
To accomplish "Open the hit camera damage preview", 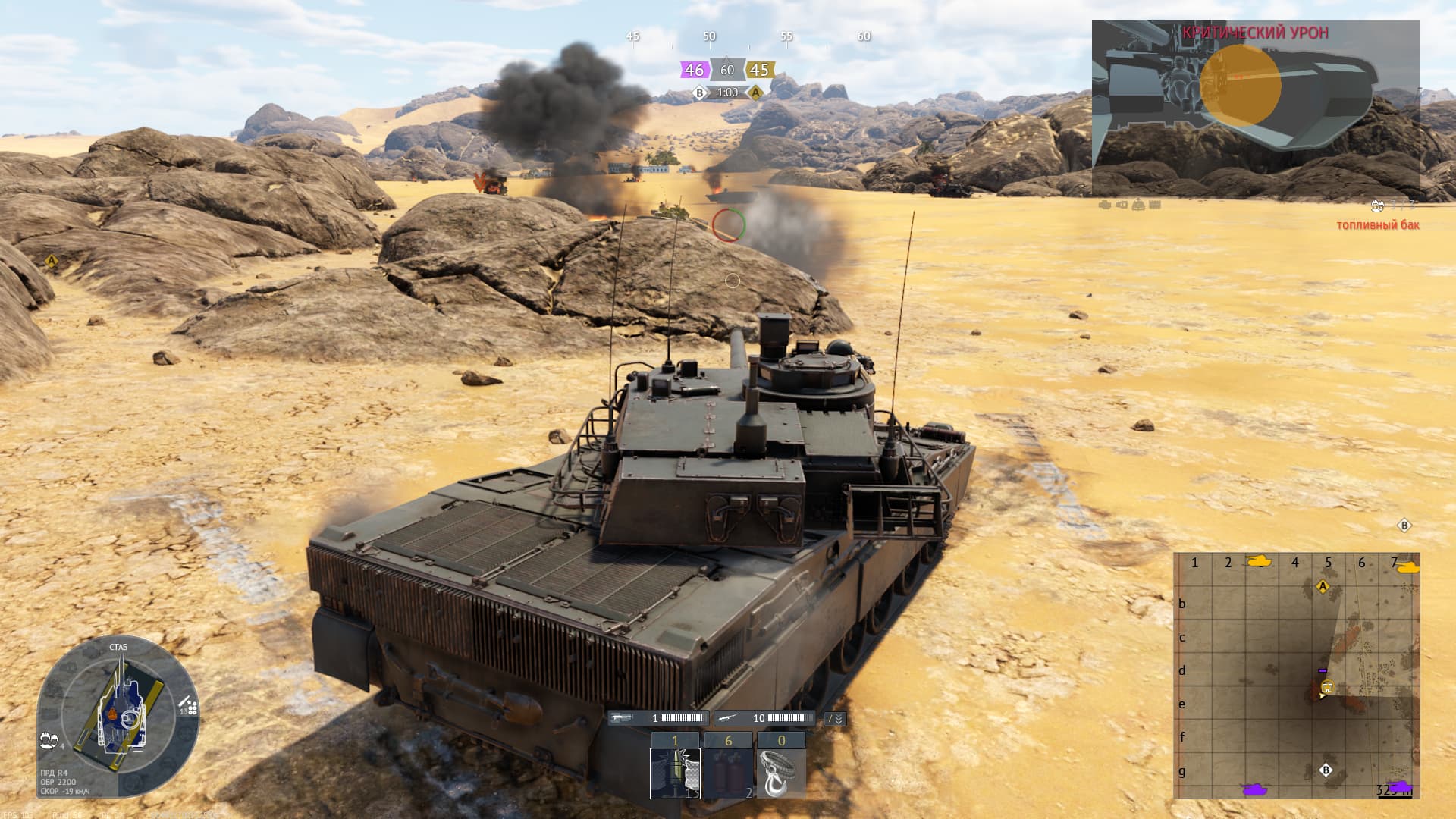I will pyautogui.click(x=1255, y=108).
